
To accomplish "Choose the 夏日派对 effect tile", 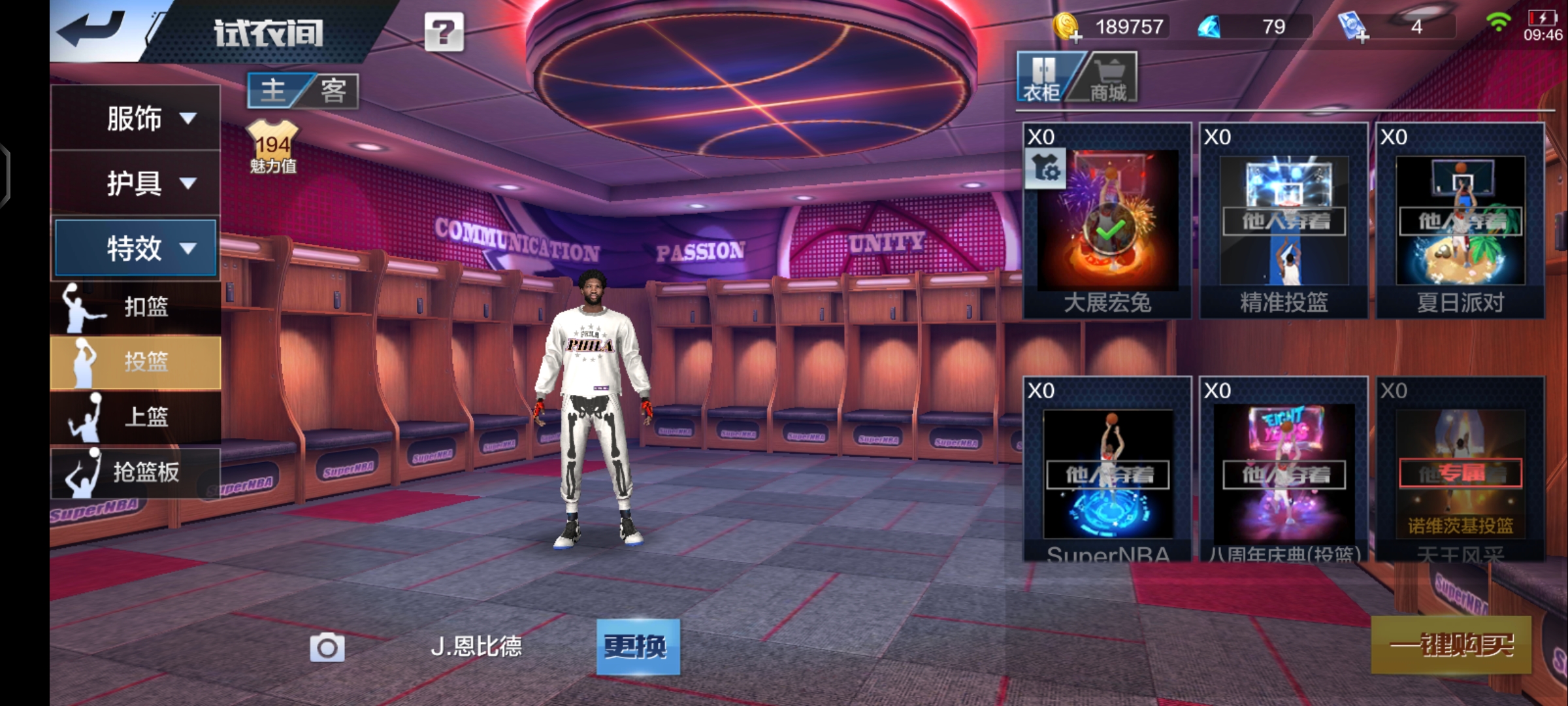I will pyautogui.click(x=1460, y=222).
